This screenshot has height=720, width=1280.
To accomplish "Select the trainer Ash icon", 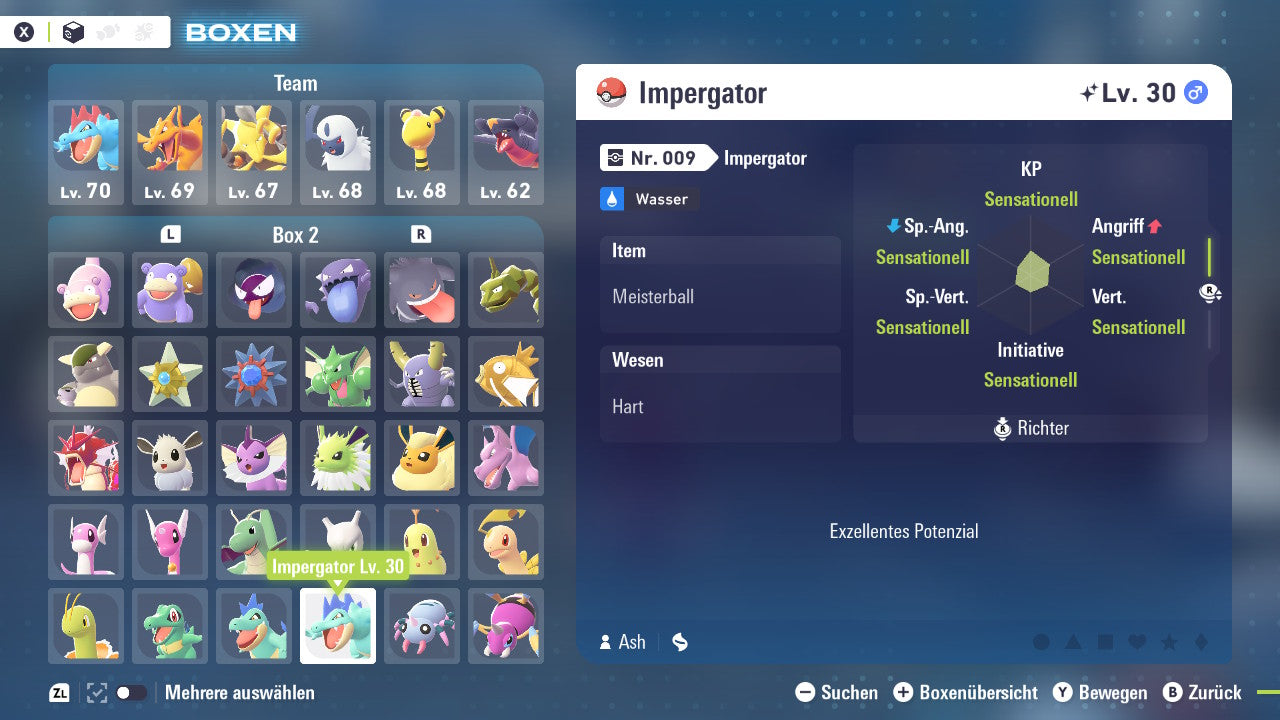I will [608, 642].
